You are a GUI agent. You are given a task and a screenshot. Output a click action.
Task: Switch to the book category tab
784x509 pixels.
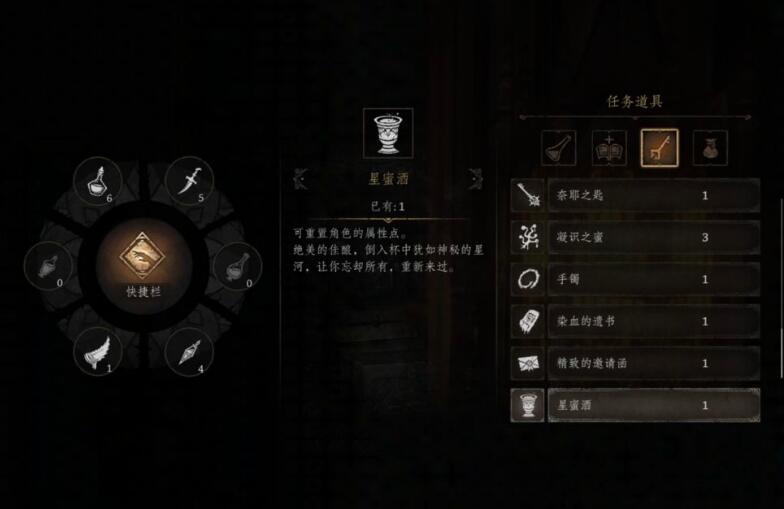click(x=609, y=148)
